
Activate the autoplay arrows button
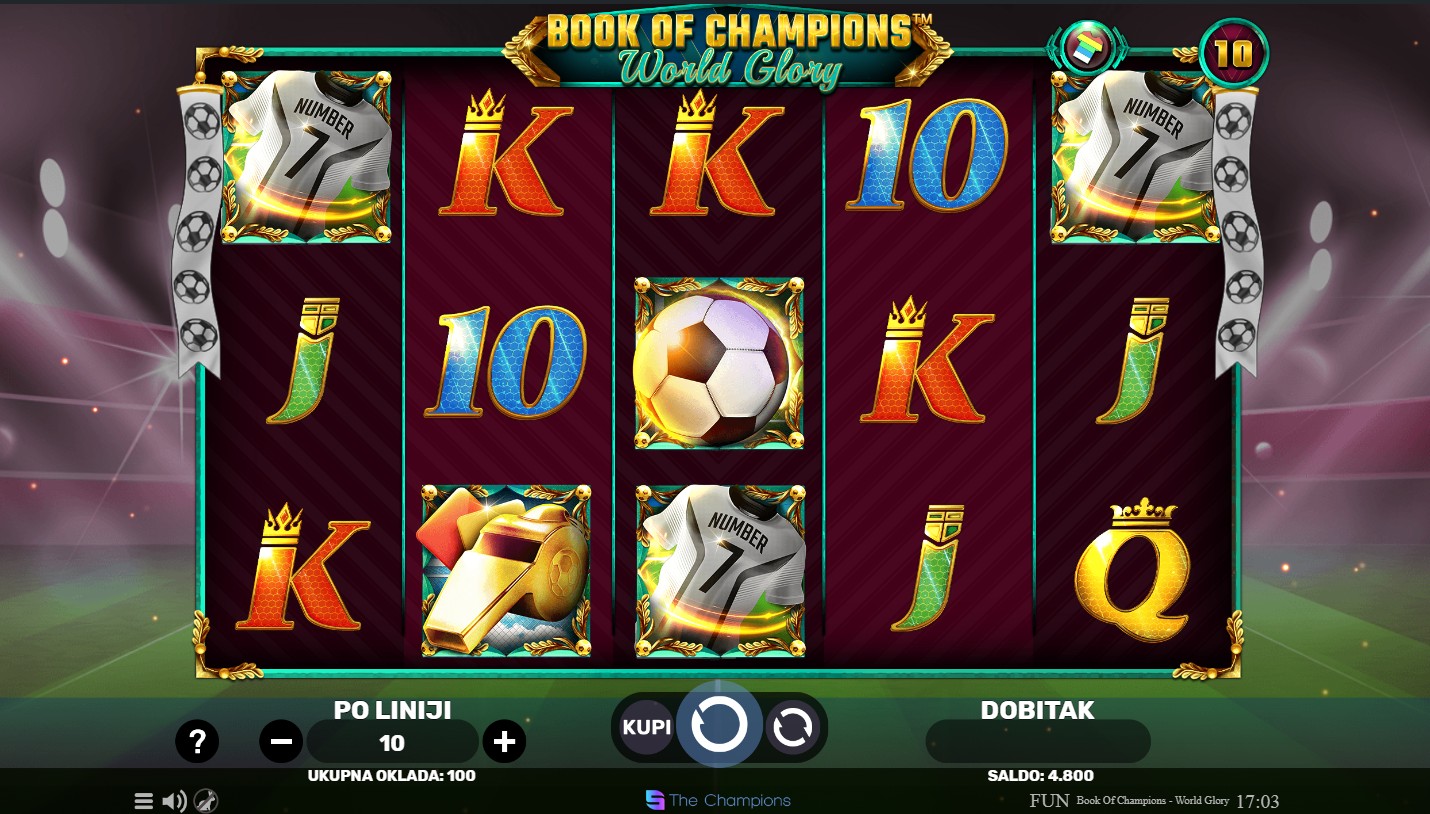pos(792,727)
